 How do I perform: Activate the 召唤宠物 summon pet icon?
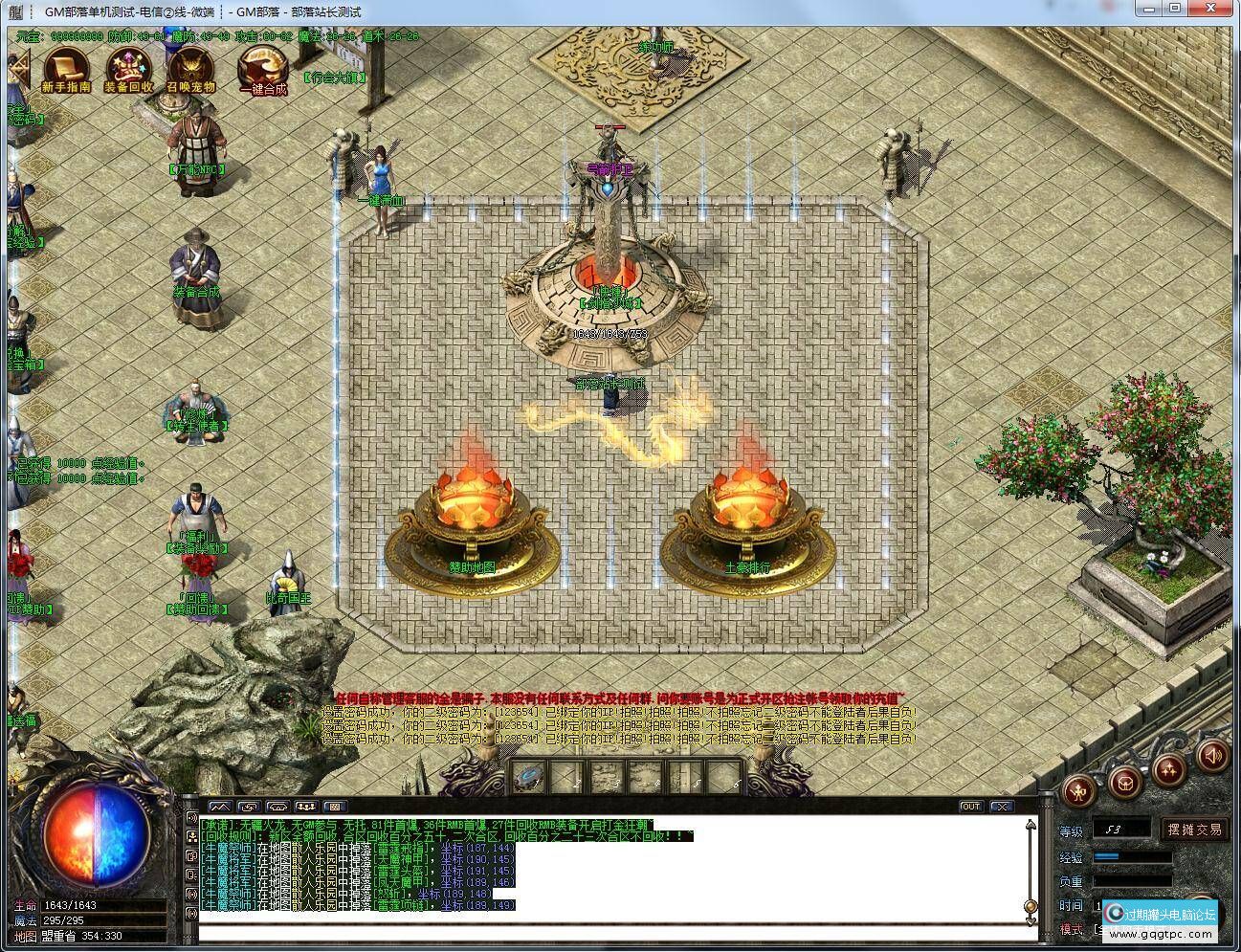(x=190, y=68)
